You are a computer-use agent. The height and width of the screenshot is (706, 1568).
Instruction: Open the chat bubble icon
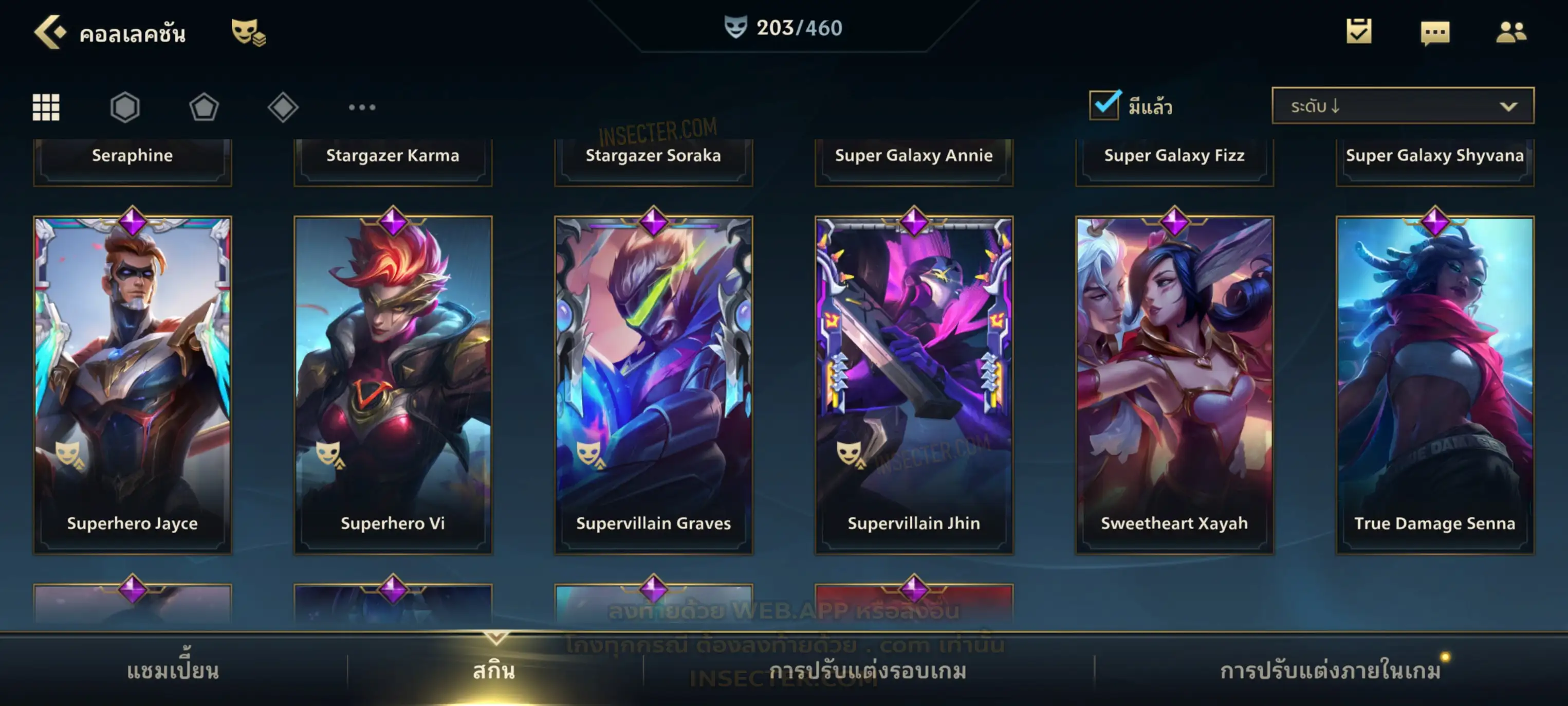tap(1435, 32)
